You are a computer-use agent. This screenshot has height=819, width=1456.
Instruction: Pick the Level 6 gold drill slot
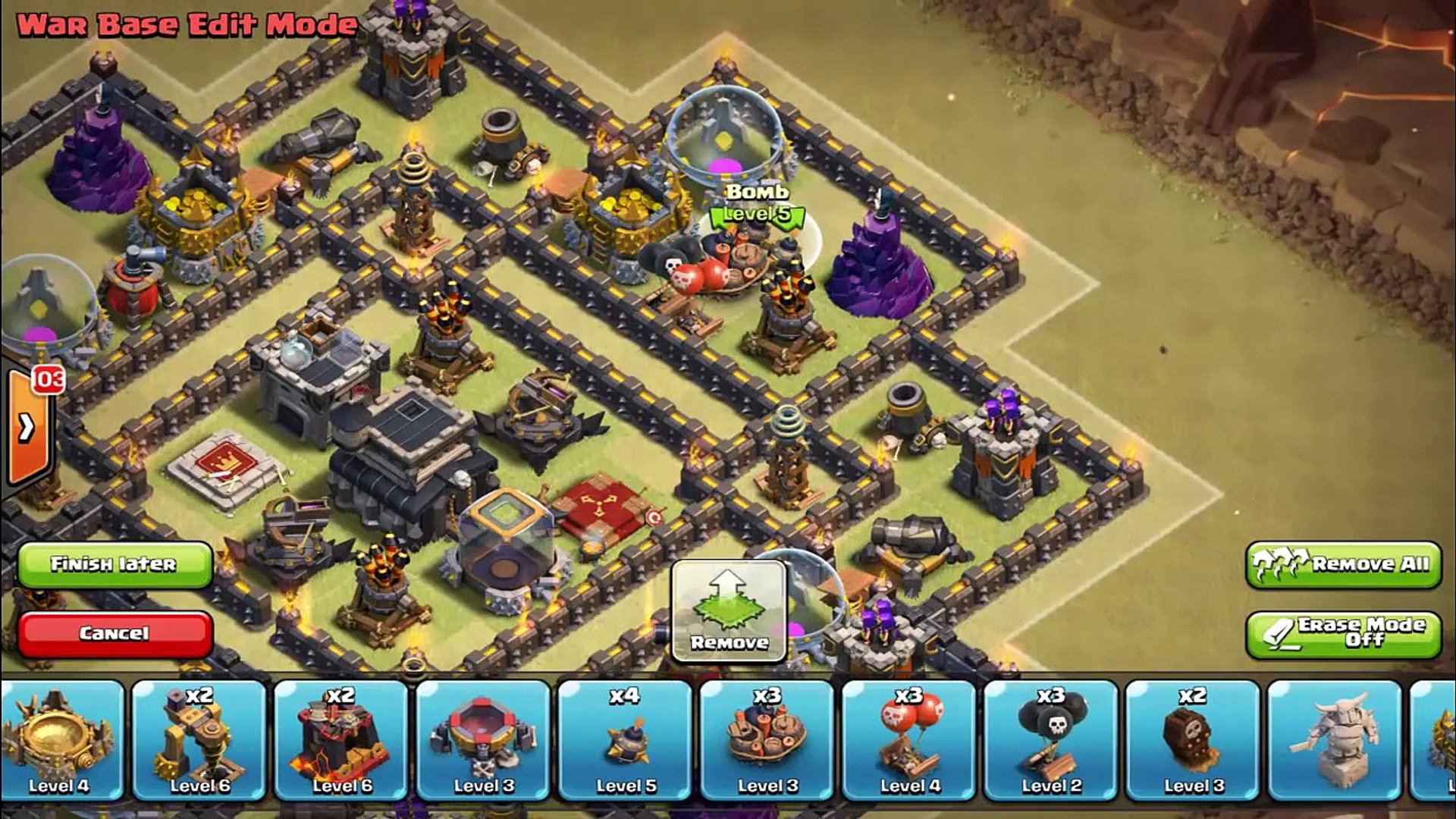pos(199,740)
